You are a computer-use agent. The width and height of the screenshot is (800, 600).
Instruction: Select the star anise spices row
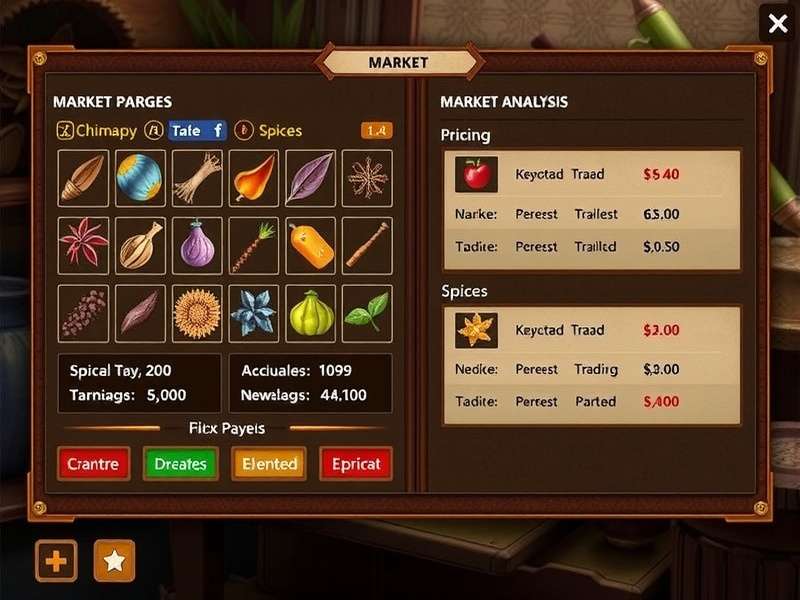pos(592,330)
